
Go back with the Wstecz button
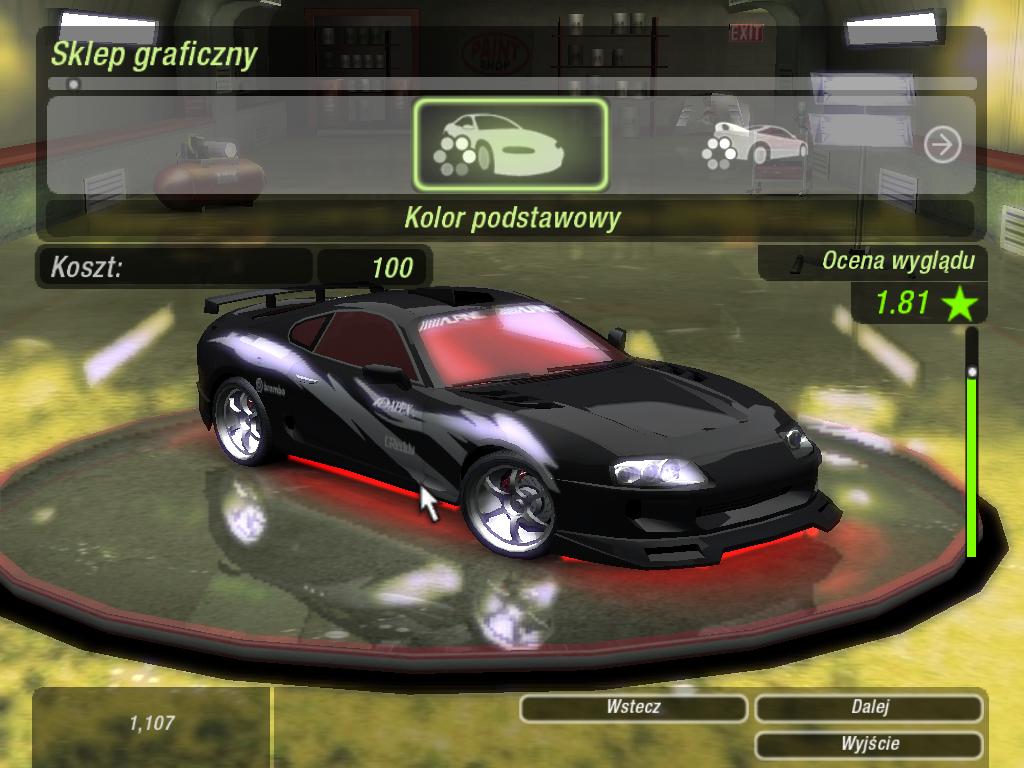[x=633, y=708]
